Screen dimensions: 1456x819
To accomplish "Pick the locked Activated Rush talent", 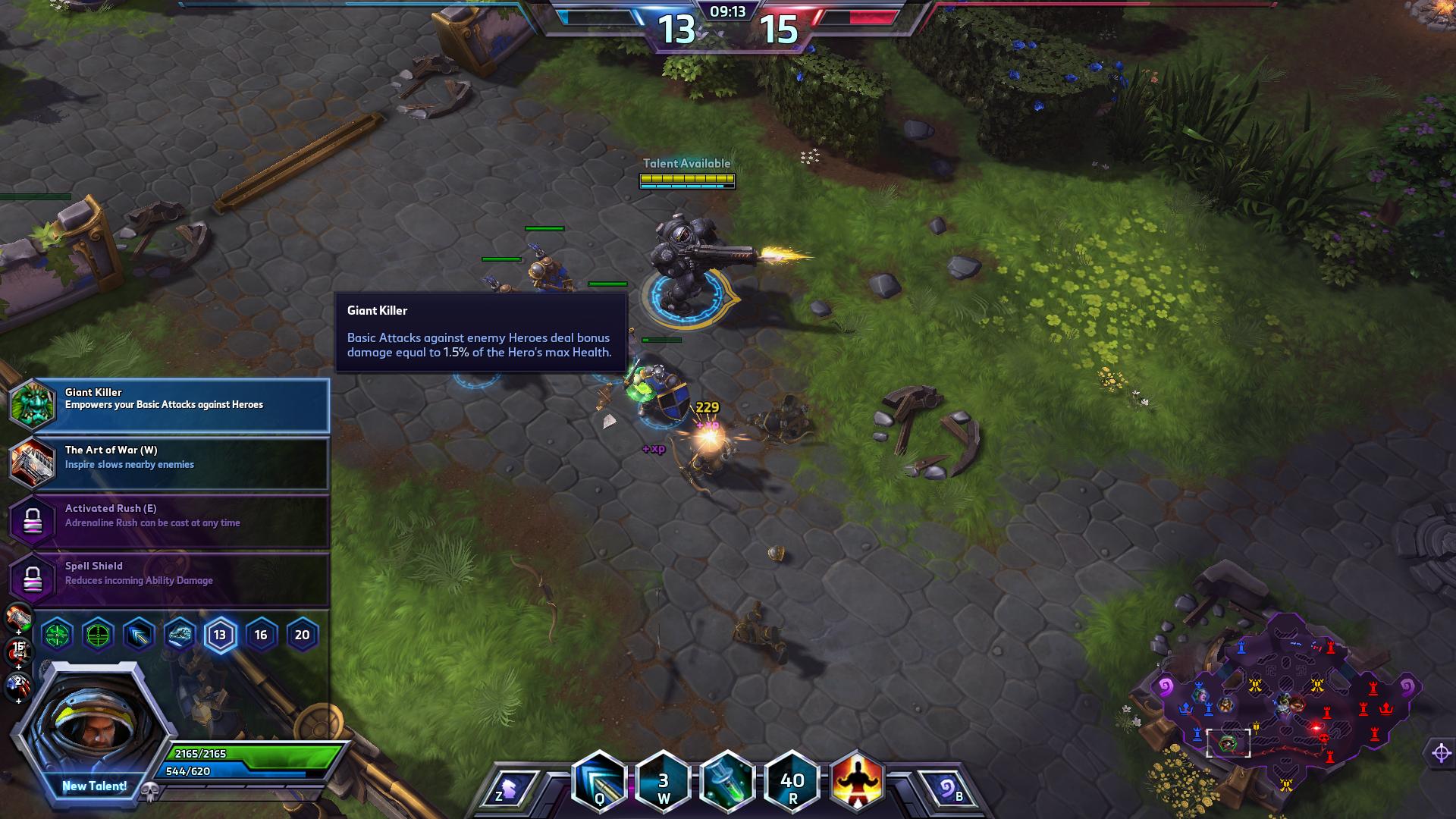I will pyautogui.click(x=169, y=521).
